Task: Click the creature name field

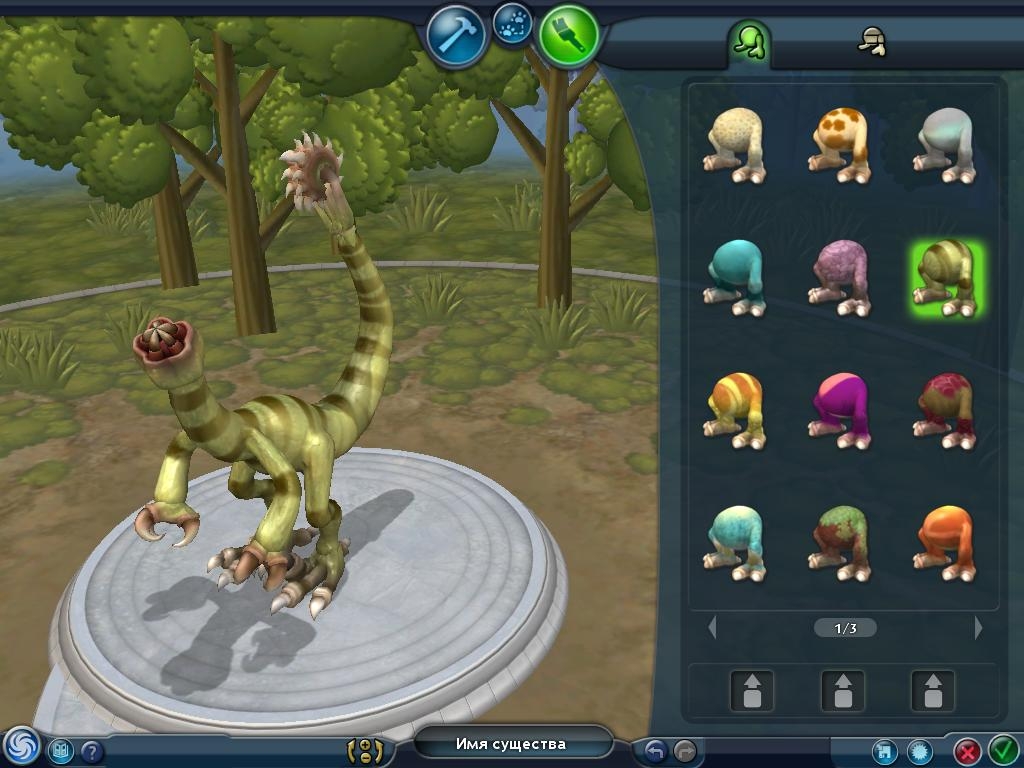Action: [511, 744]
